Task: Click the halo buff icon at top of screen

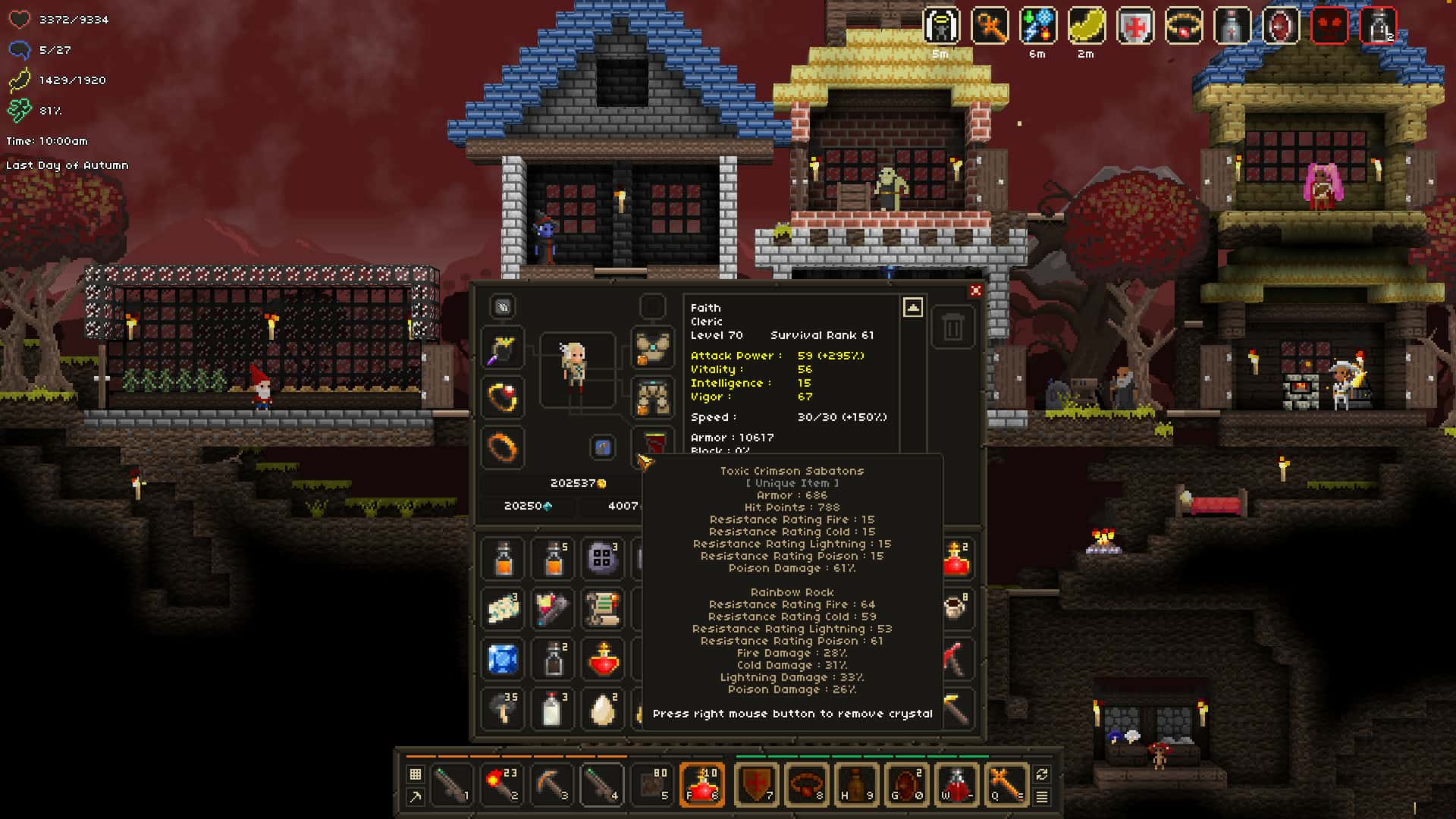Action: click(939, 24)
